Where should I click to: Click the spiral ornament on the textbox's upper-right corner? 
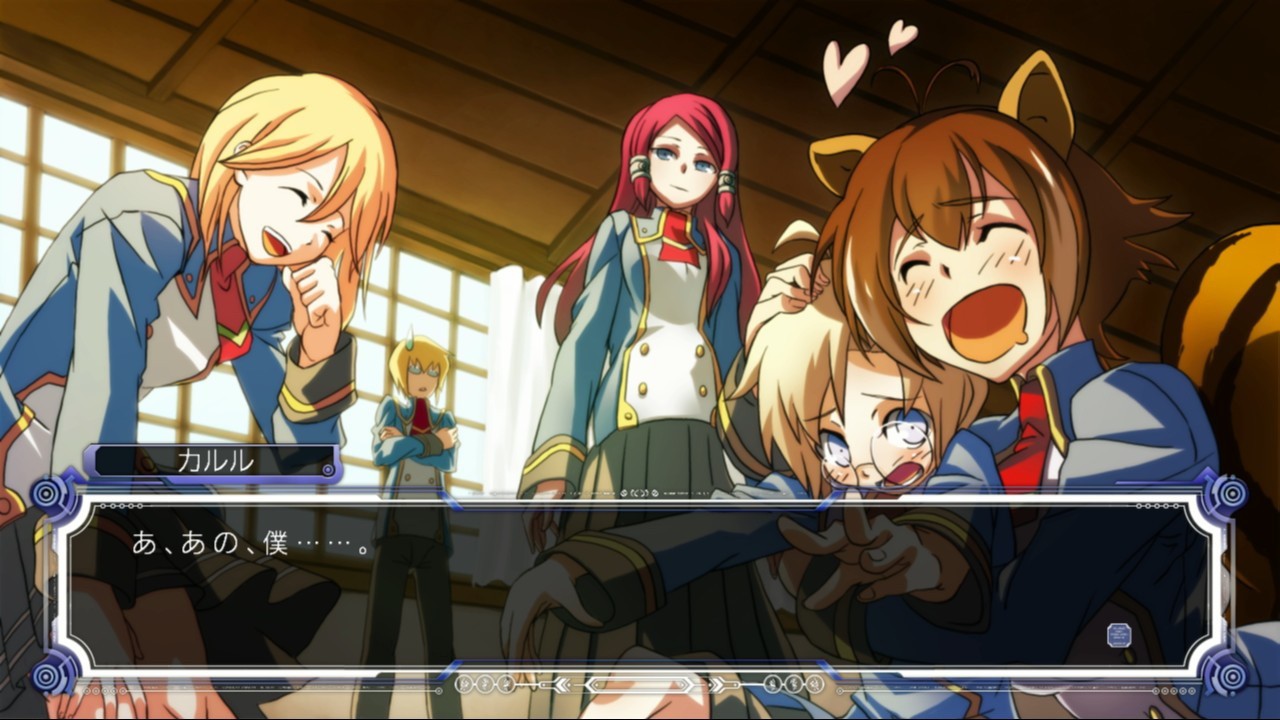(1231, 493)
